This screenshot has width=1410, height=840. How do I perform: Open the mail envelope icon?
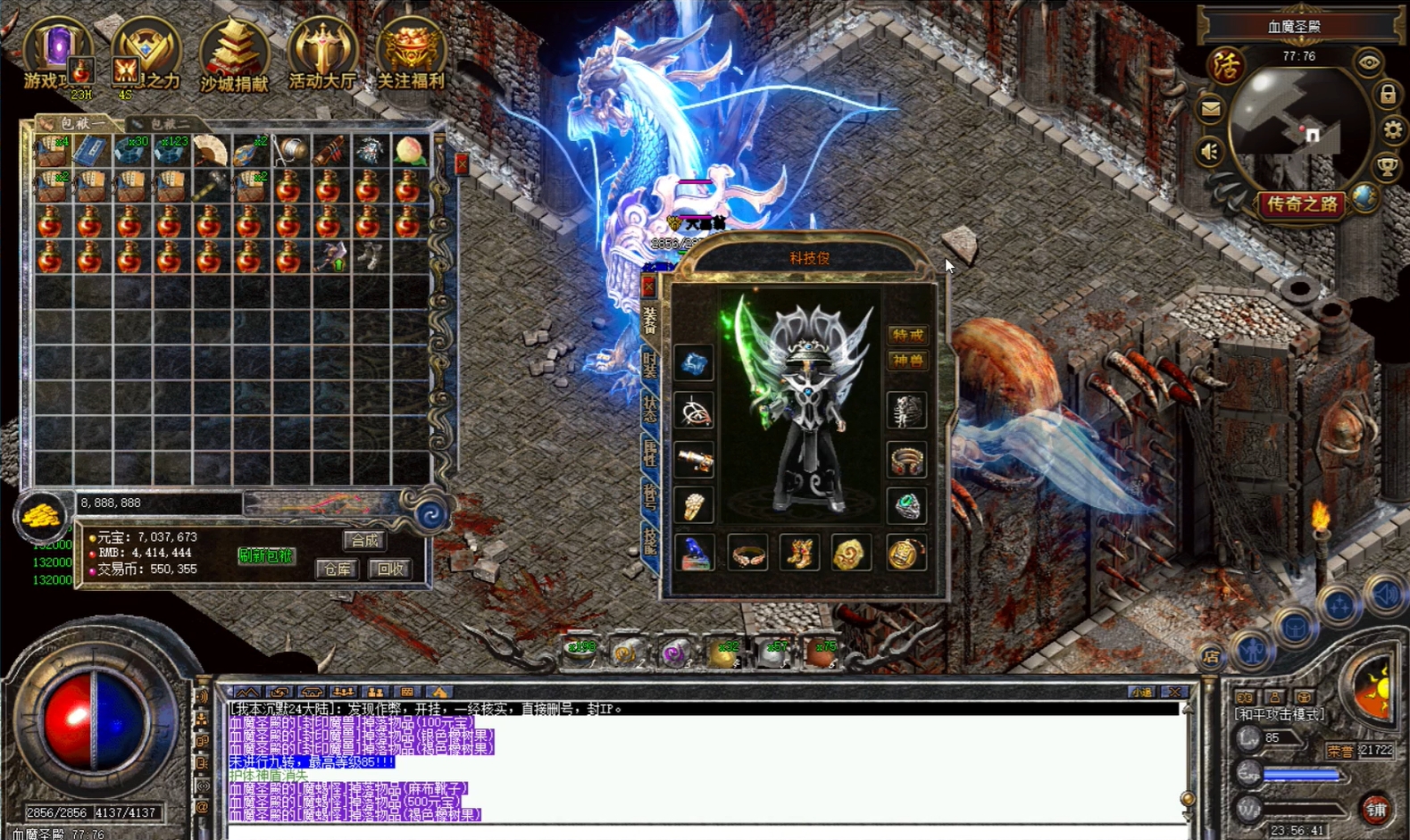1210,110
